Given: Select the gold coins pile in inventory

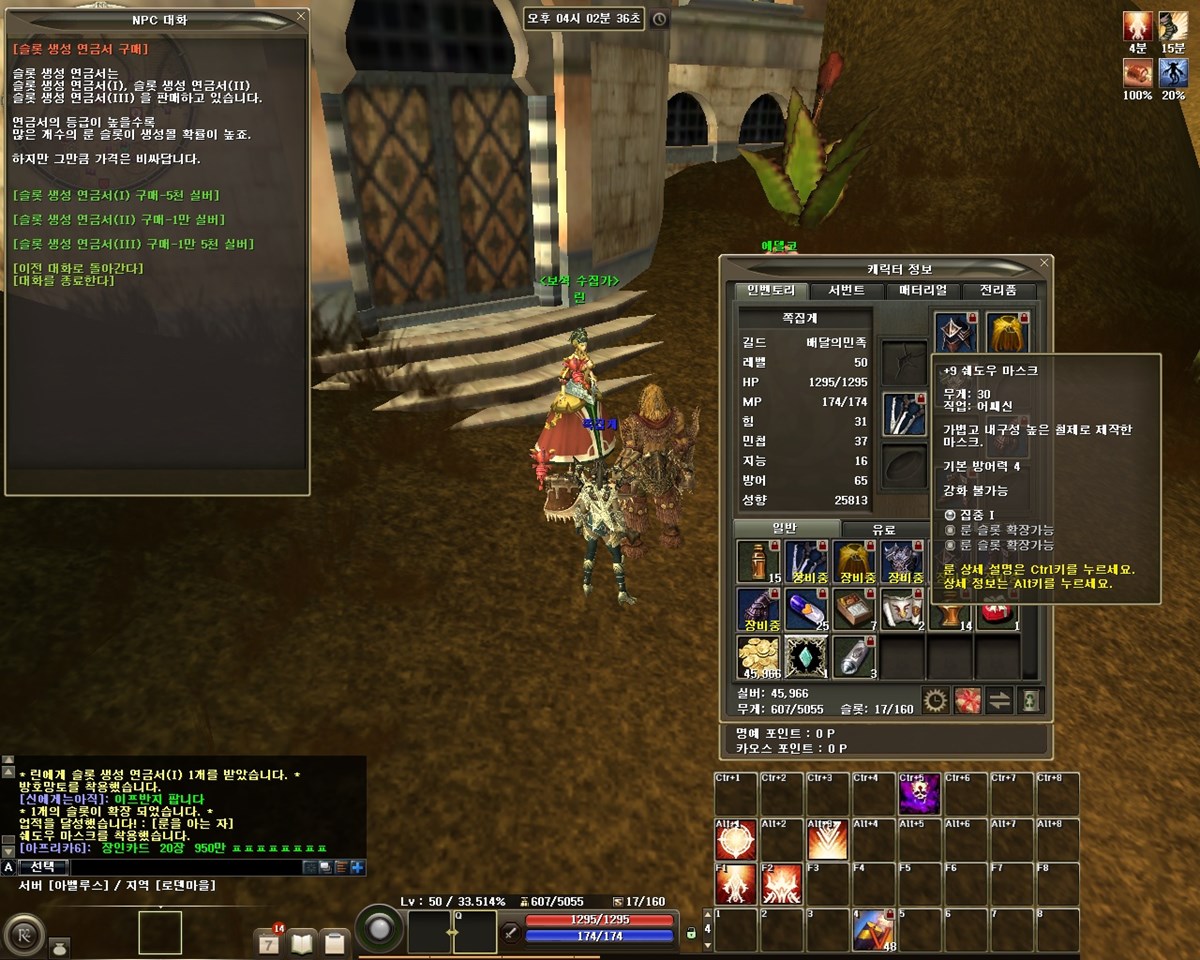Looking at the screenshot, I should (758, 658).
